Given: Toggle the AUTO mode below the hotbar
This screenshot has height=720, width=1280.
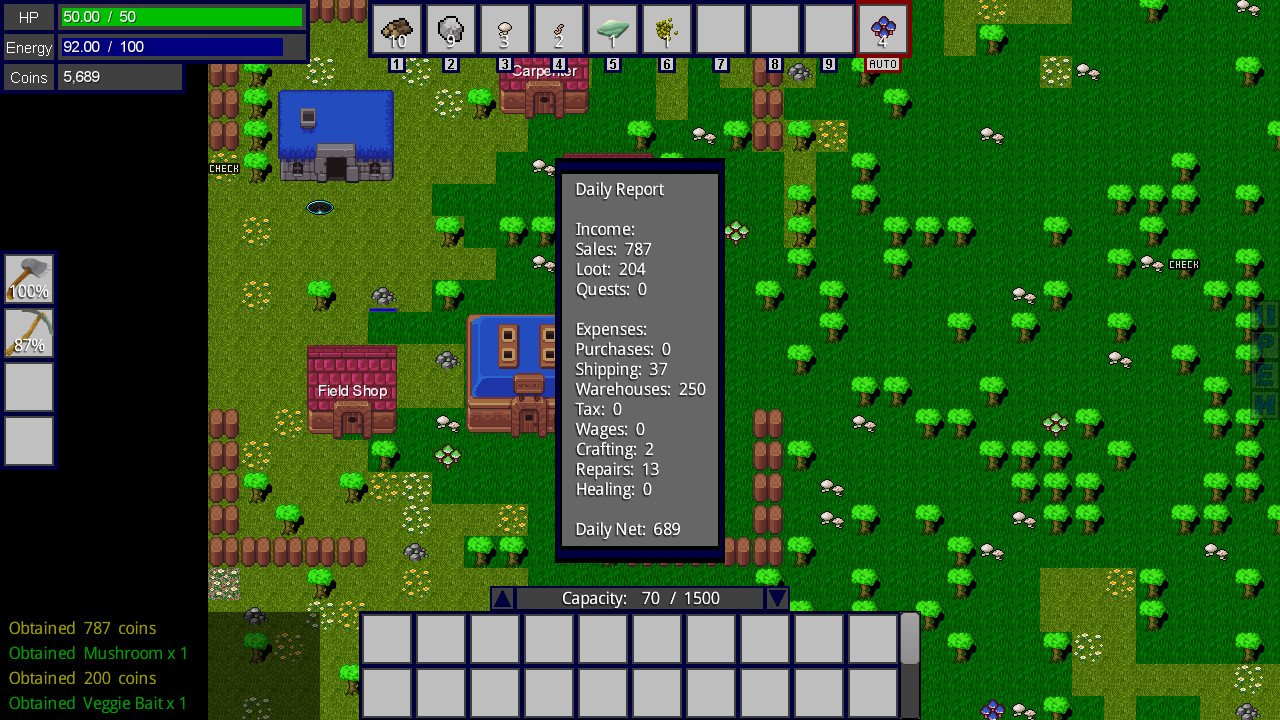Looking at the screenshot, I should [x=883, y=62].
